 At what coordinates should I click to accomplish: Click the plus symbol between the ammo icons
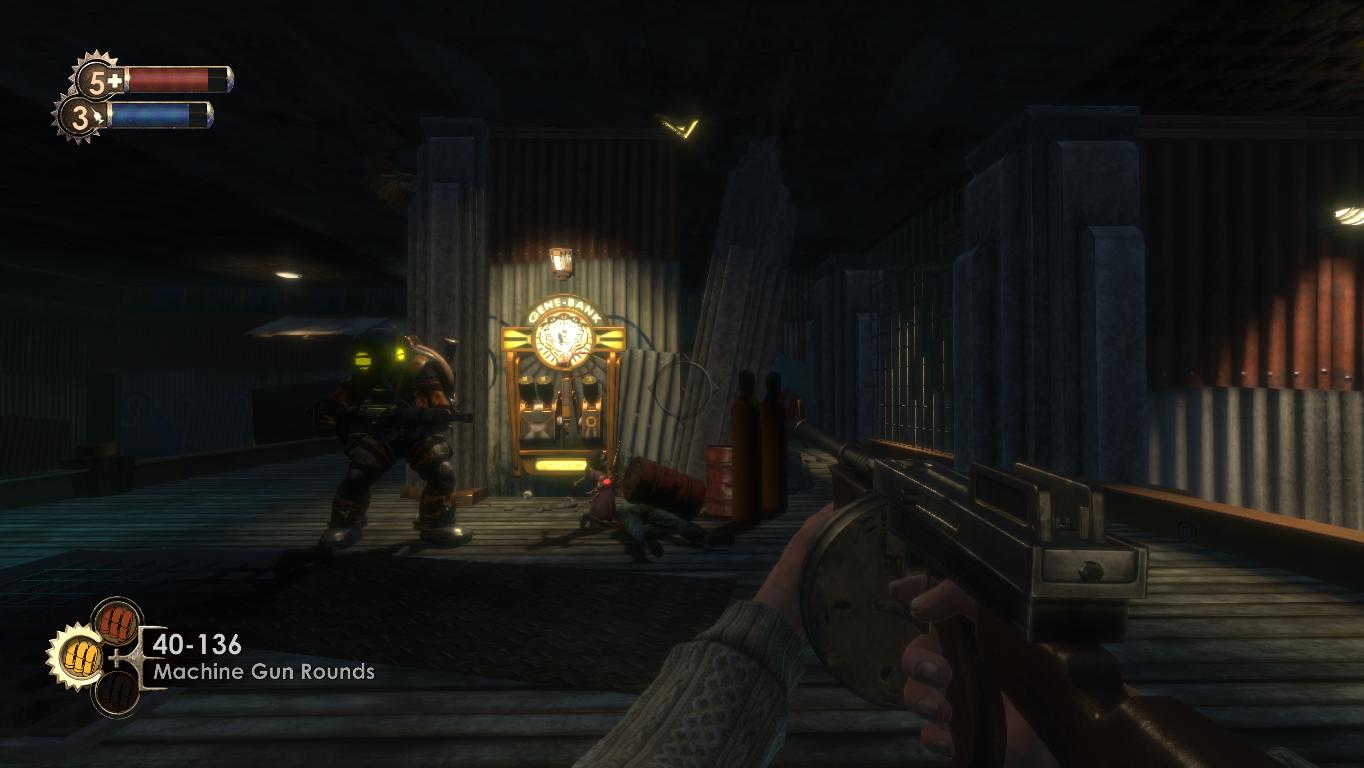[116, 656]
